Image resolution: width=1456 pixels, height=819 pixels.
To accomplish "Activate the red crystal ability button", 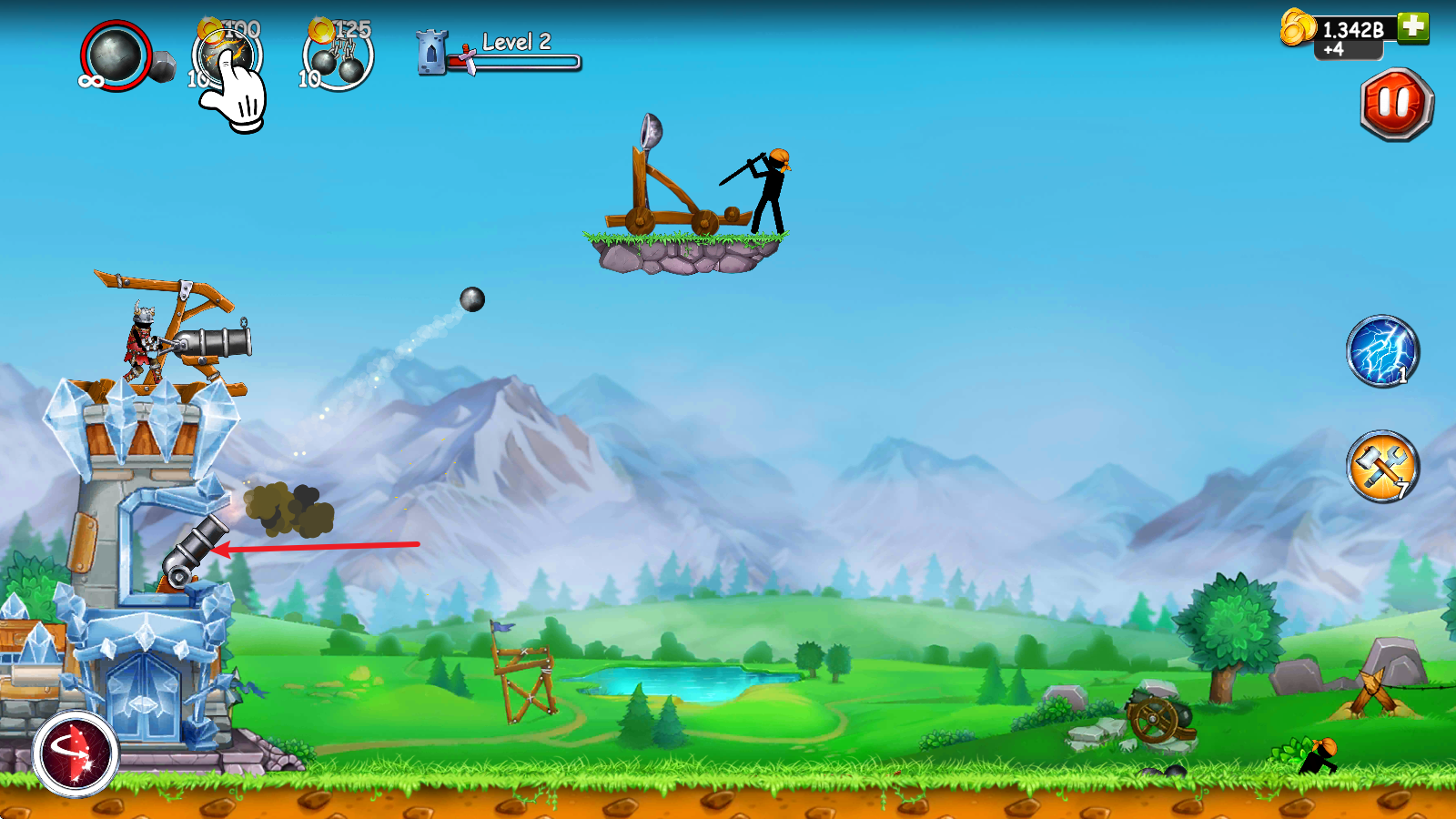I will click(76, 753).
